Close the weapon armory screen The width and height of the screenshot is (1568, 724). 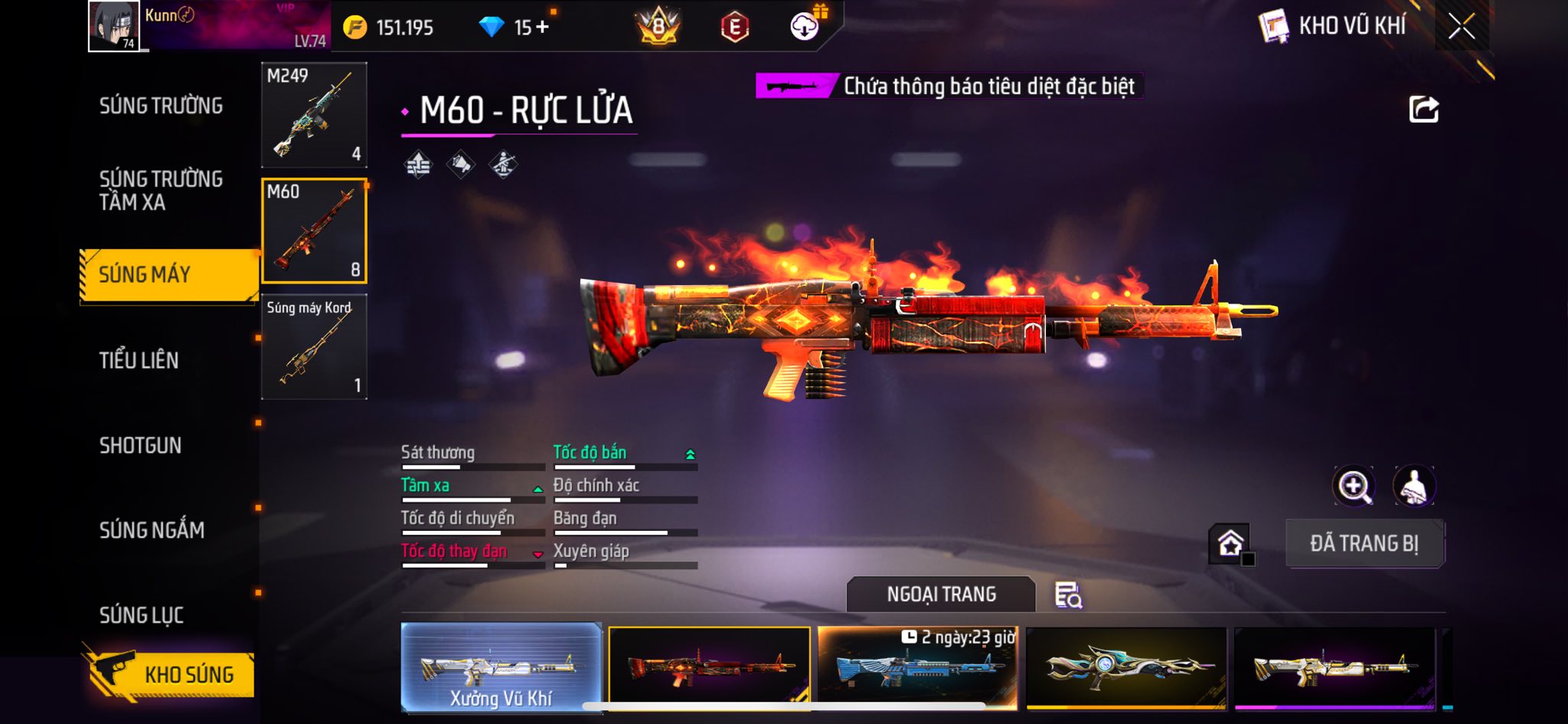[1461, 27]
